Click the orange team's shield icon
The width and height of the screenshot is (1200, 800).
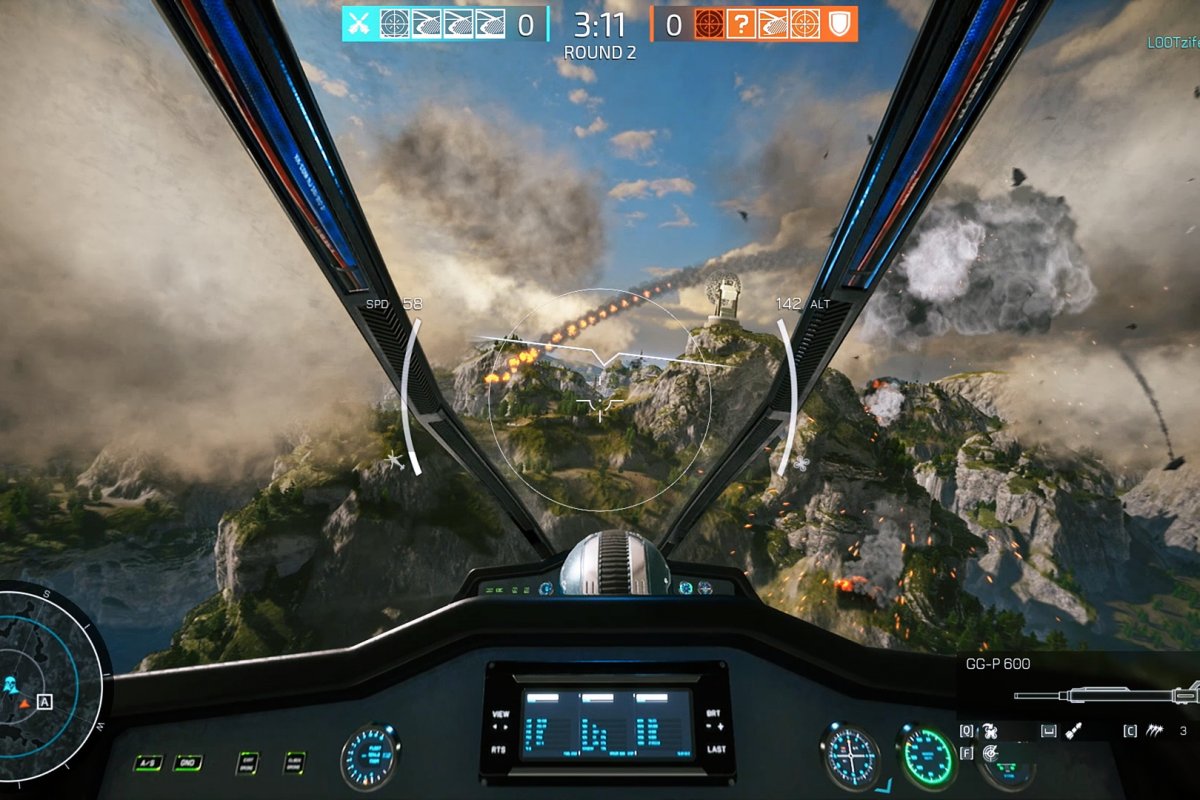[841, 24]
